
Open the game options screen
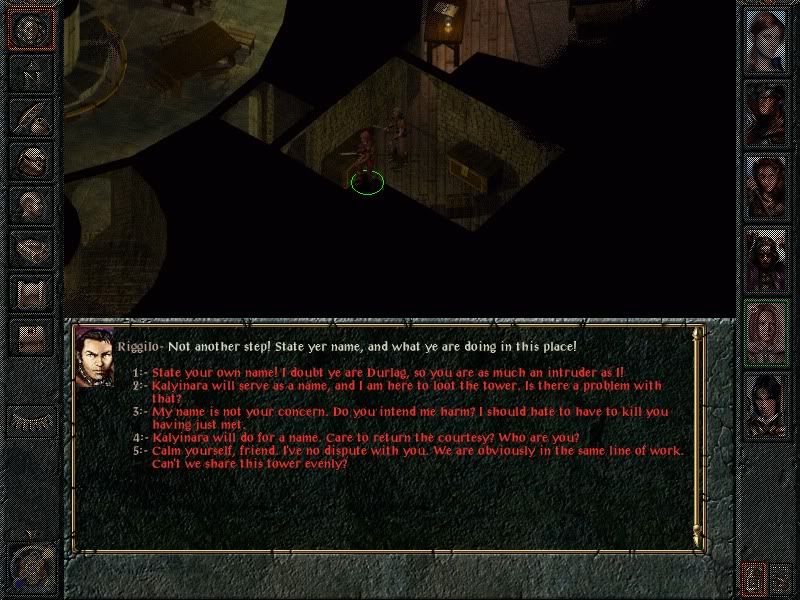tap(31, 335)
